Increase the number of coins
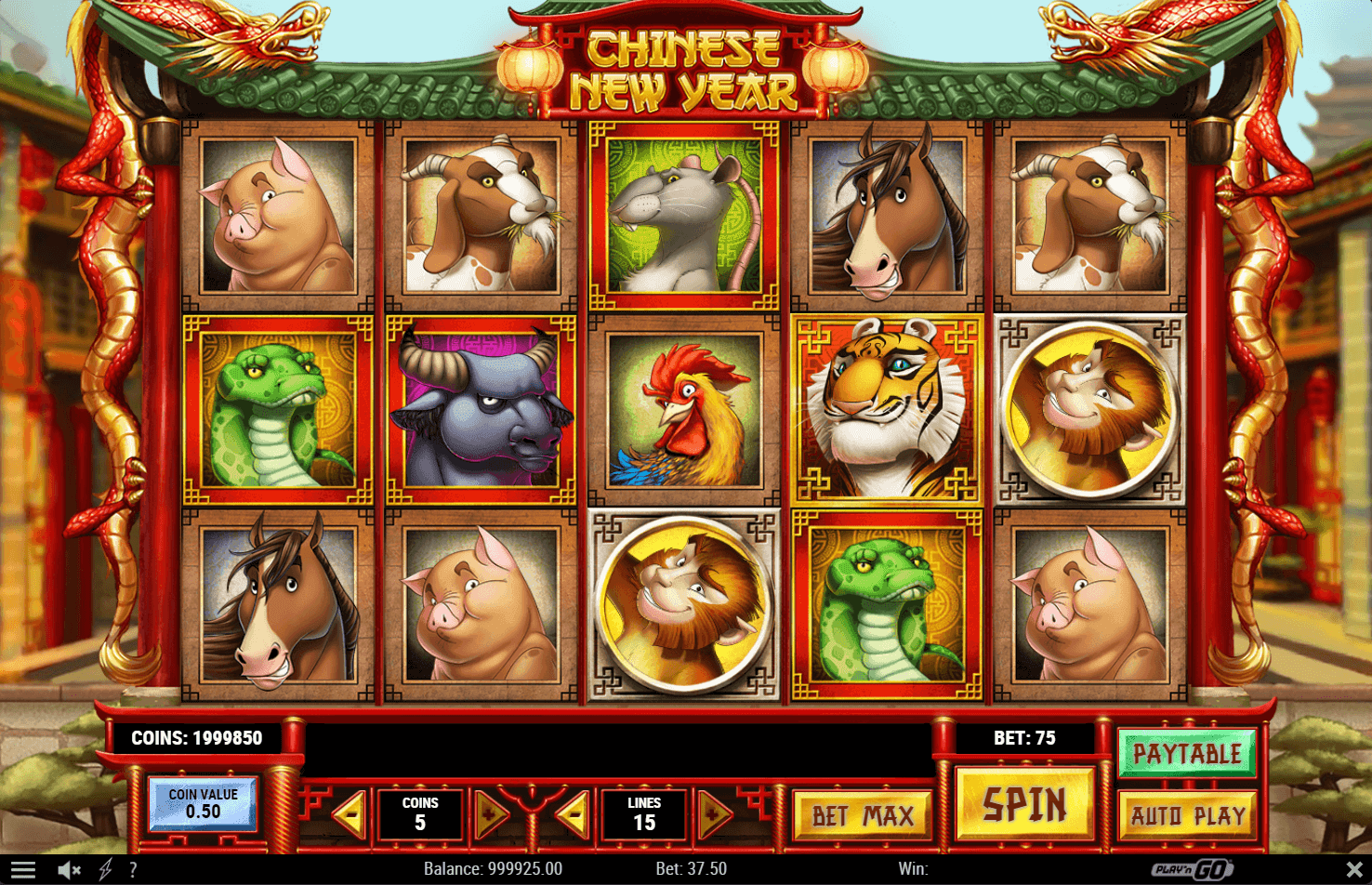The image size is (1372, 885). click(490, 815)
